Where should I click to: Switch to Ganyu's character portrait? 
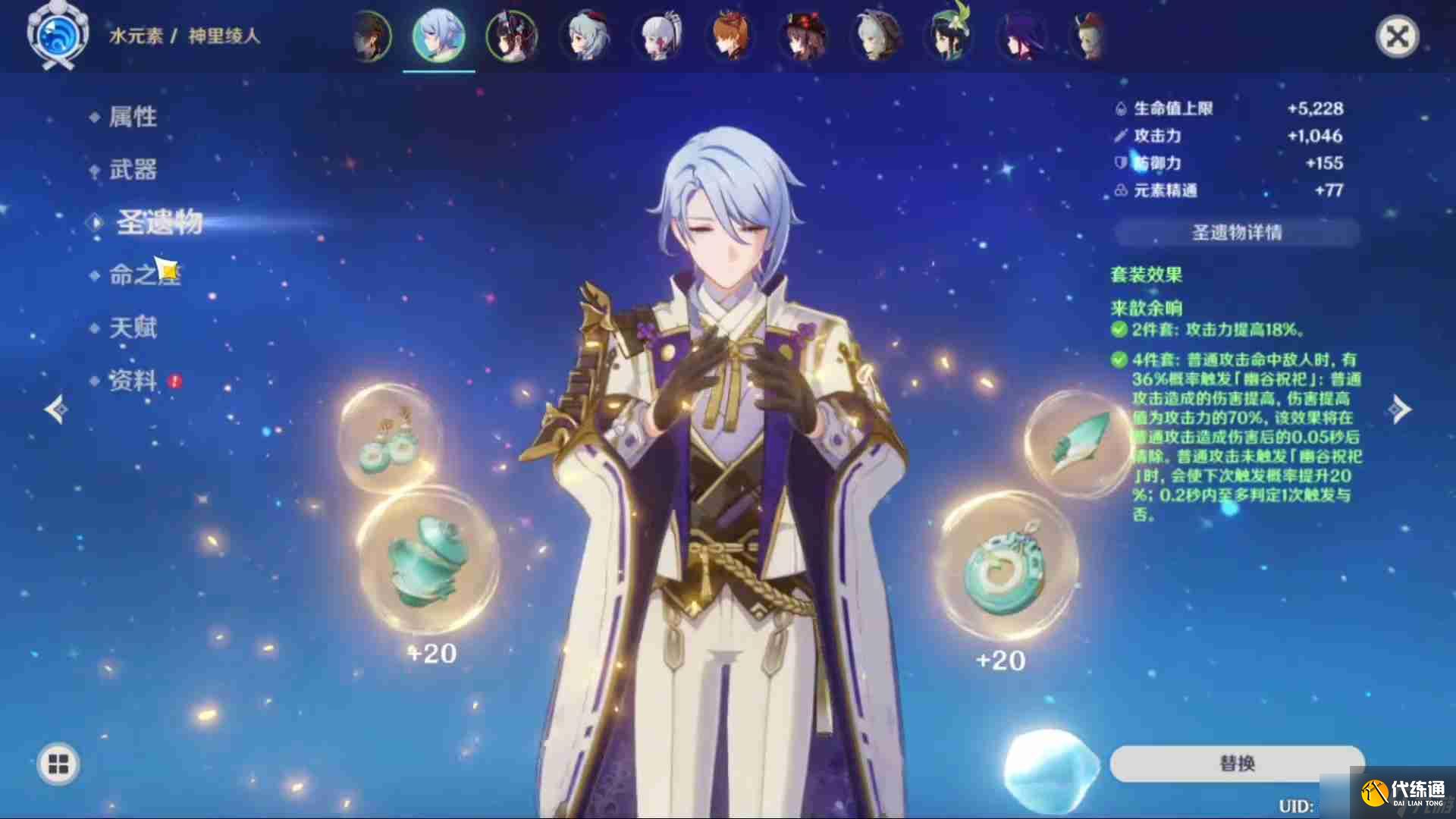point(586,36)
